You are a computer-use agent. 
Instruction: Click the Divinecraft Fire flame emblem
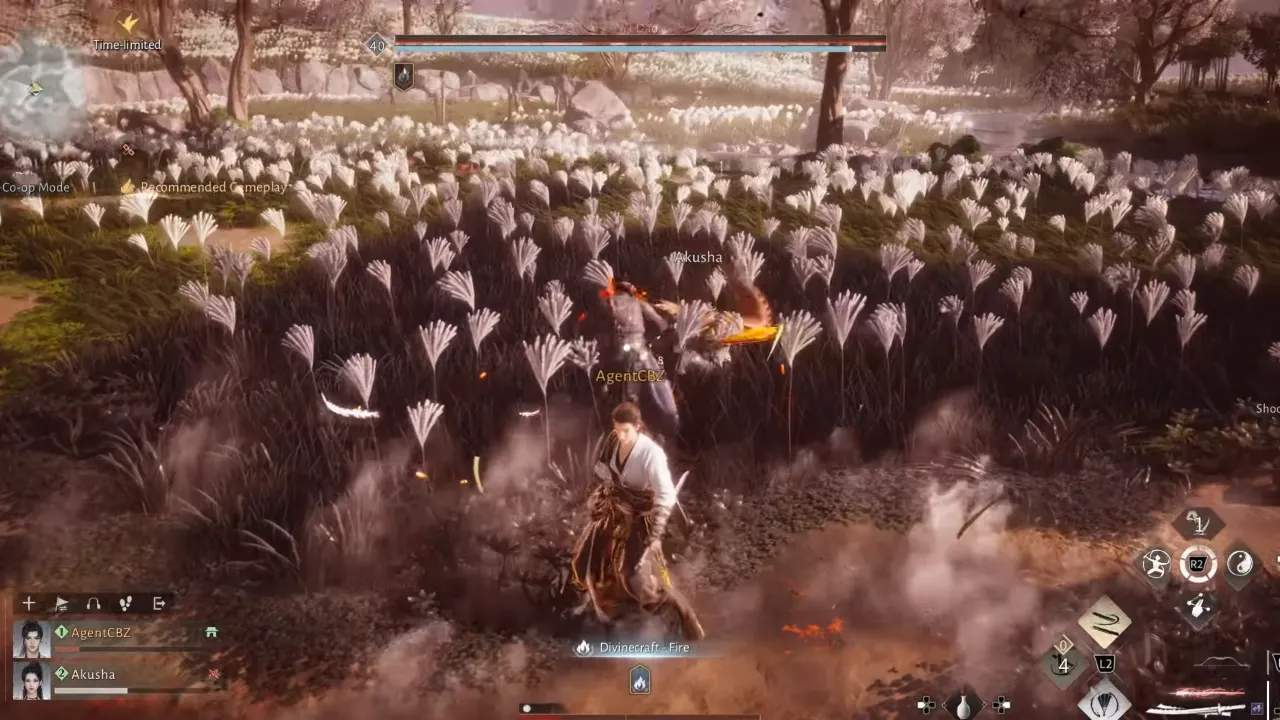click(x=638, y=682)
